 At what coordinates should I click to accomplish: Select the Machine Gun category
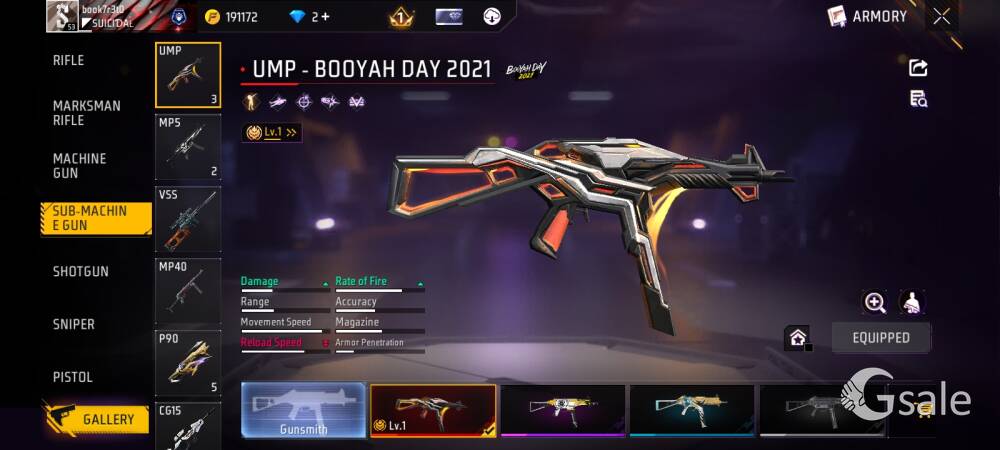pyautogui.click(x=80, y=166)
